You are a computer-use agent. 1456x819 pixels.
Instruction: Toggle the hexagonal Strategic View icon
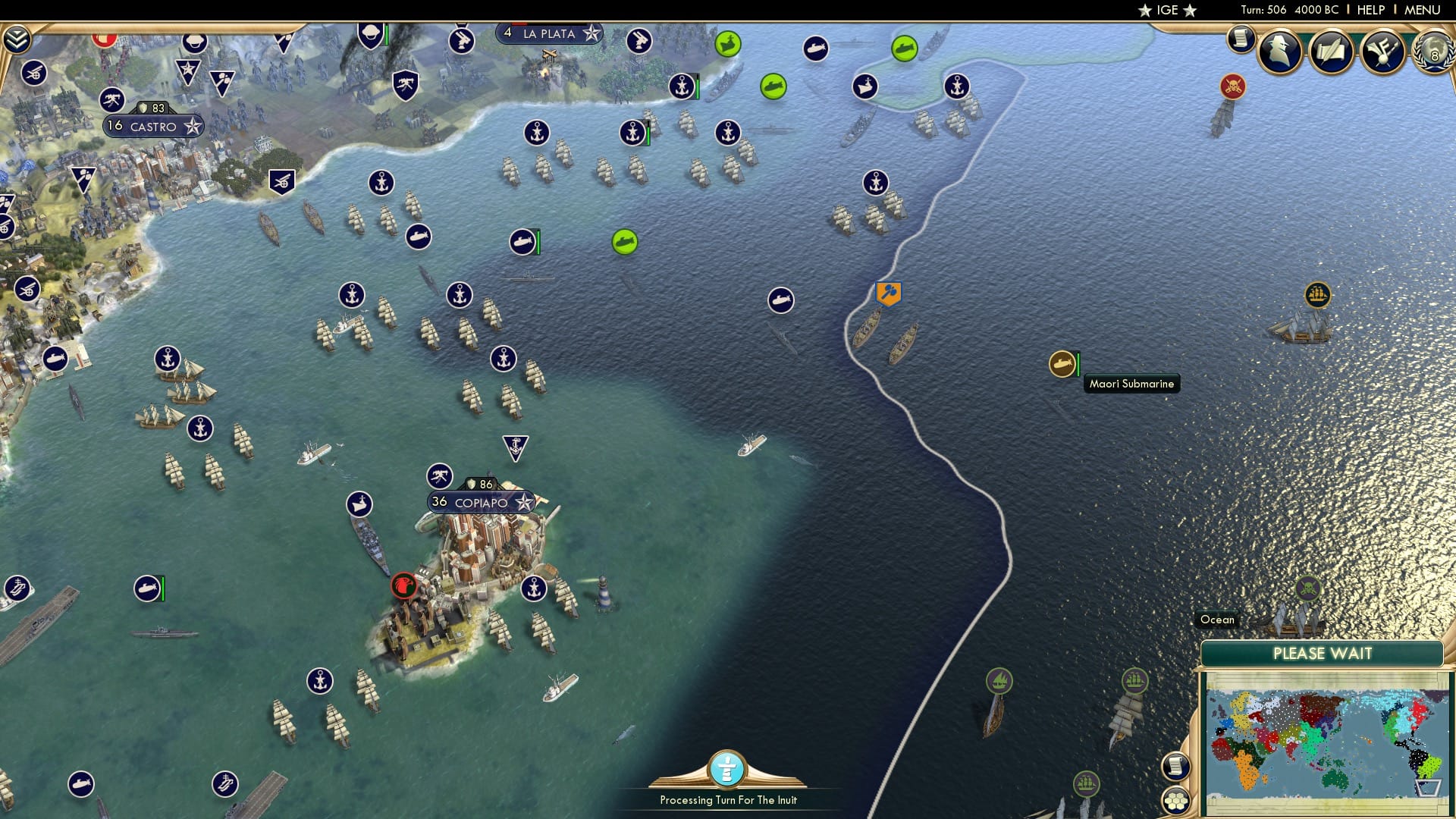[1175, 799]
